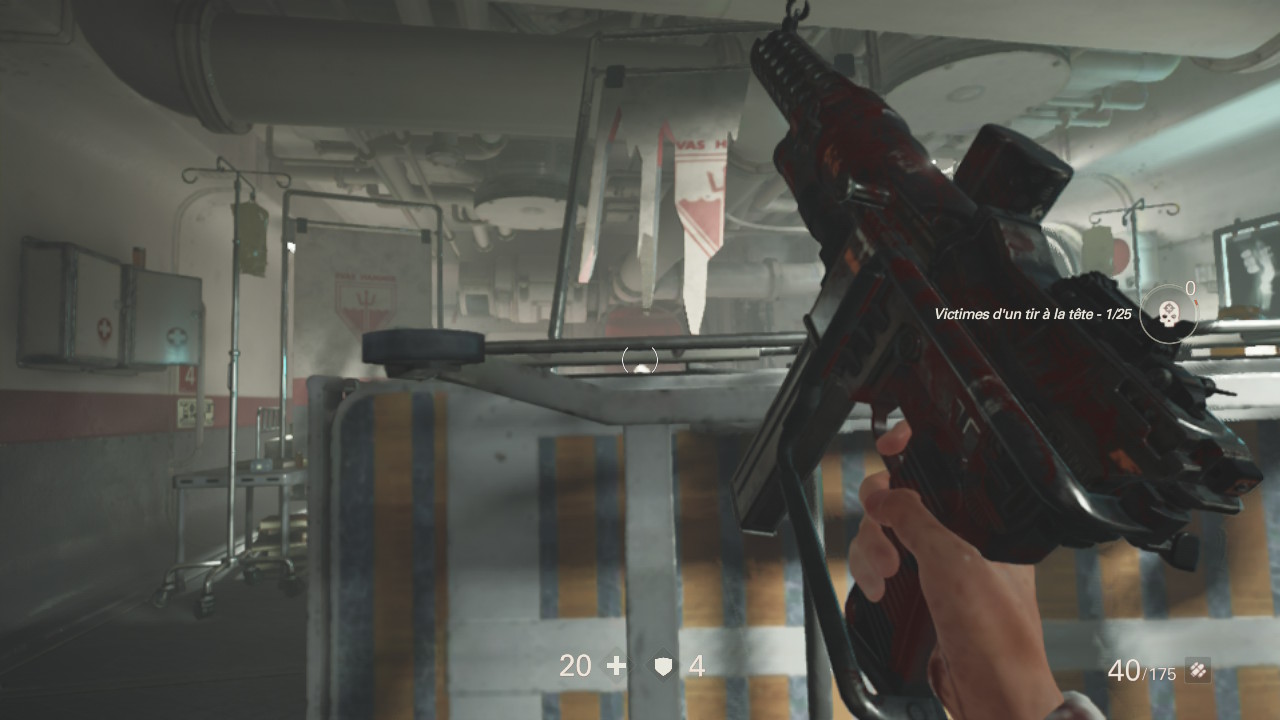Toggle the headshot challenge progress circle
The image size is (1280, 720).
click(1167, 313)
